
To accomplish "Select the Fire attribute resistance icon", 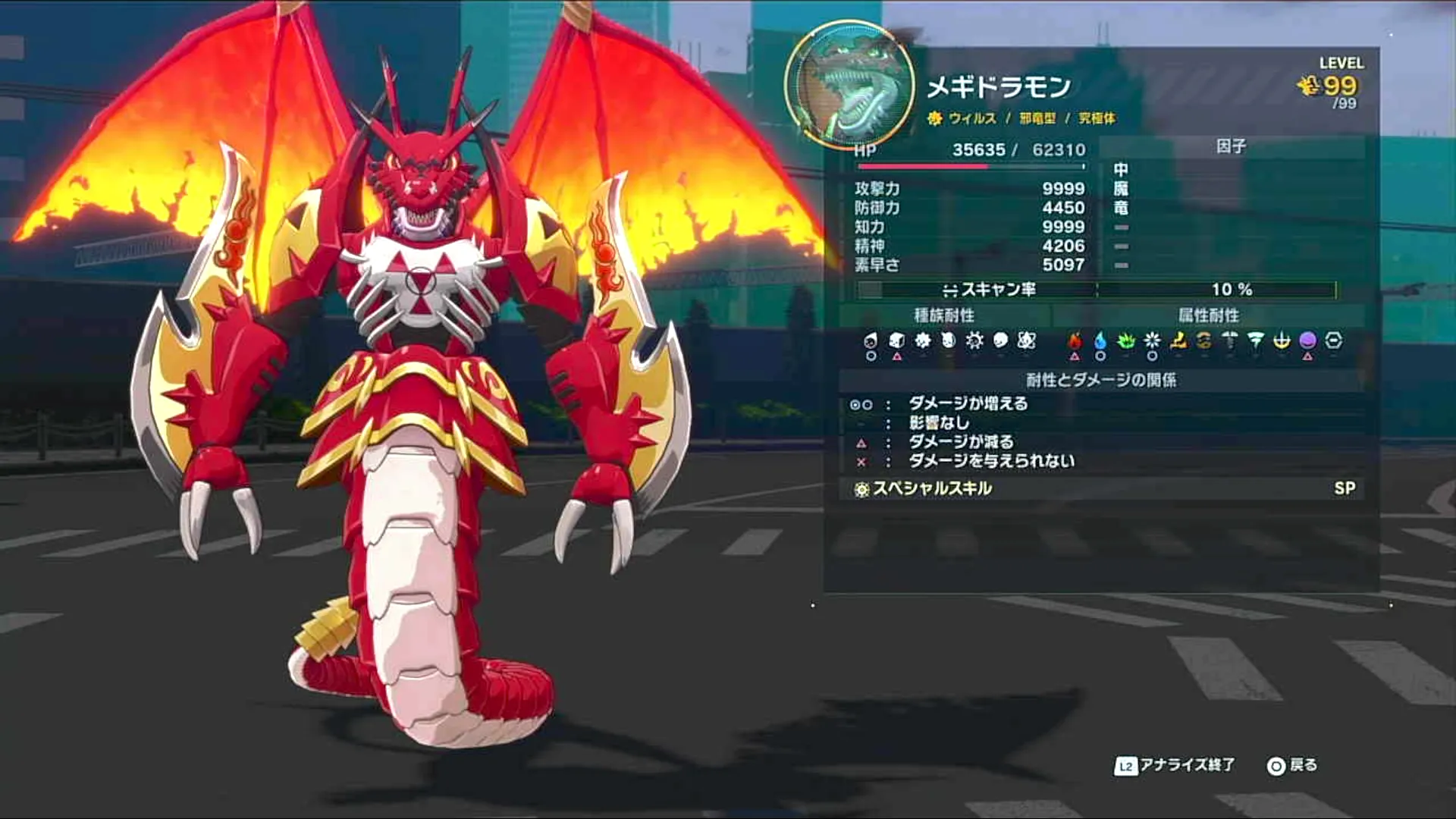I will point(1075,340).
